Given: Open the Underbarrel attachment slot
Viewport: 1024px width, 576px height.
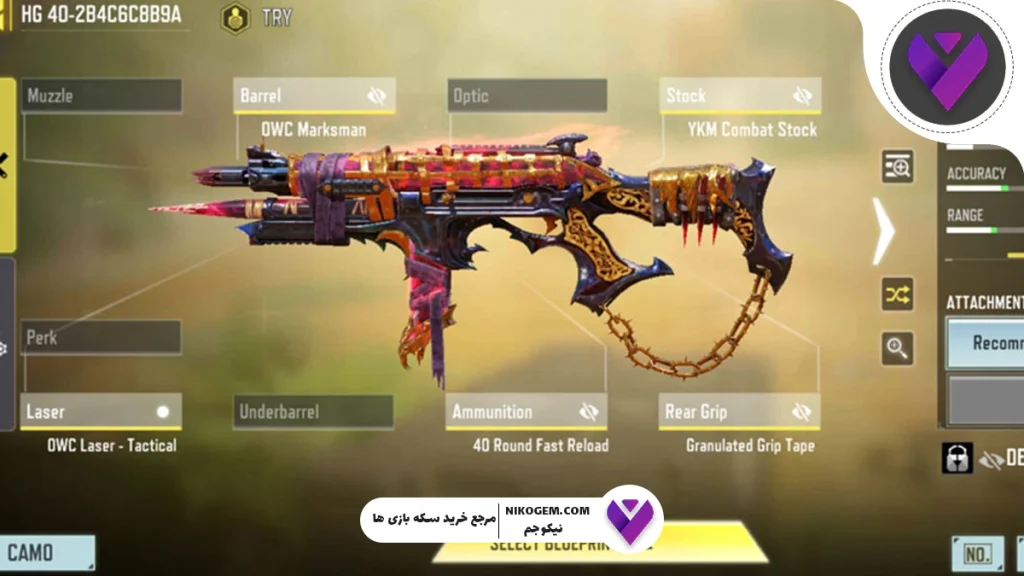Looking at the screenshot, I should click(x=314, y=411).
